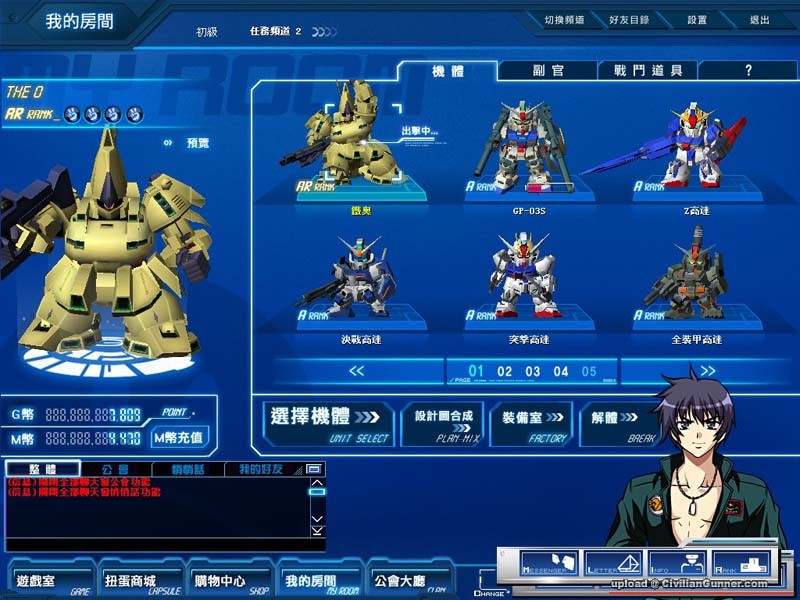800x600 pixels.
Task: Go to the 遊戲室 Game lobby
Action: 40,582
